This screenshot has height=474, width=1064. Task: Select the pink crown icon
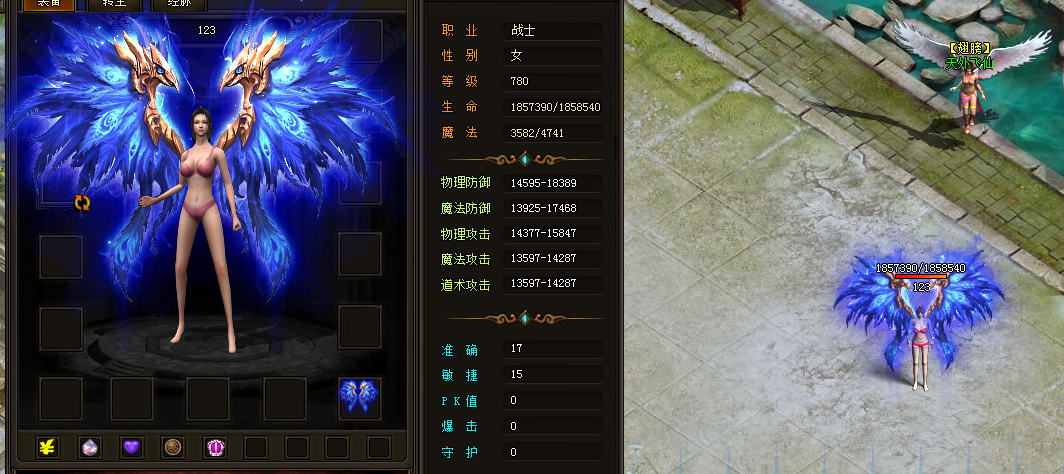tap(215, 447)
